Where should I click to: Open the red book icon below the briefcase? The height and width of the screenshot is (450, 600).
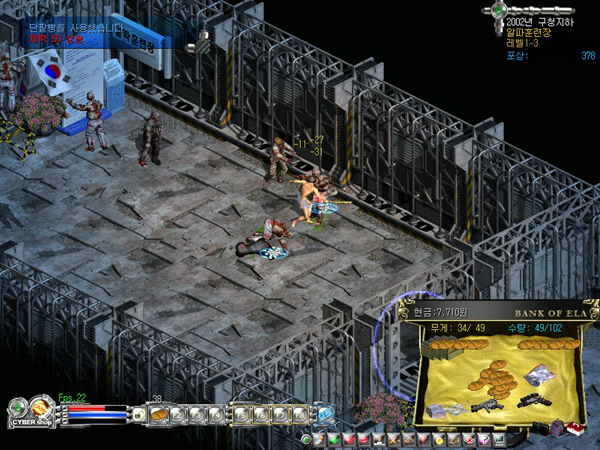click(x=575, y=428)
